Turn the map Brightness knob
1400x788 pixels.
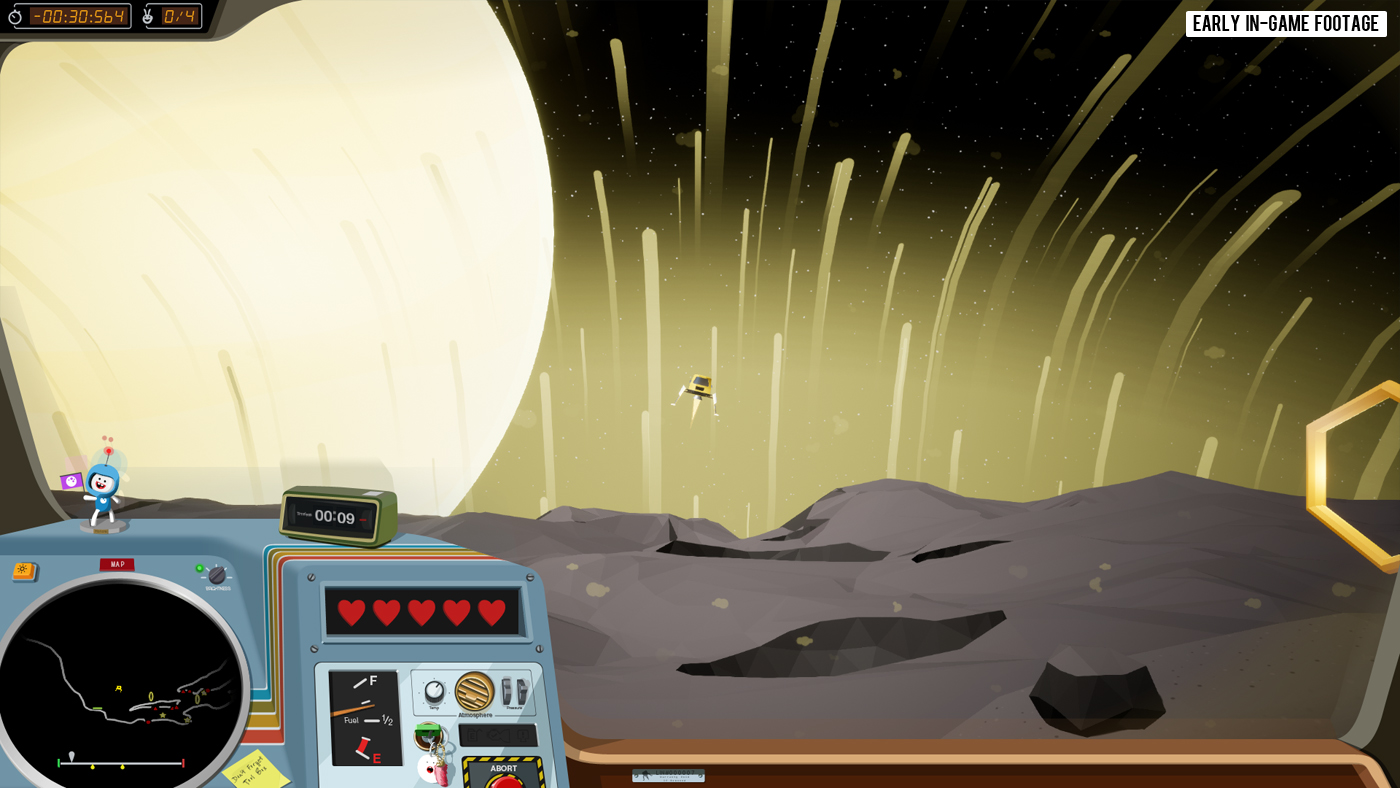(217, 575)
